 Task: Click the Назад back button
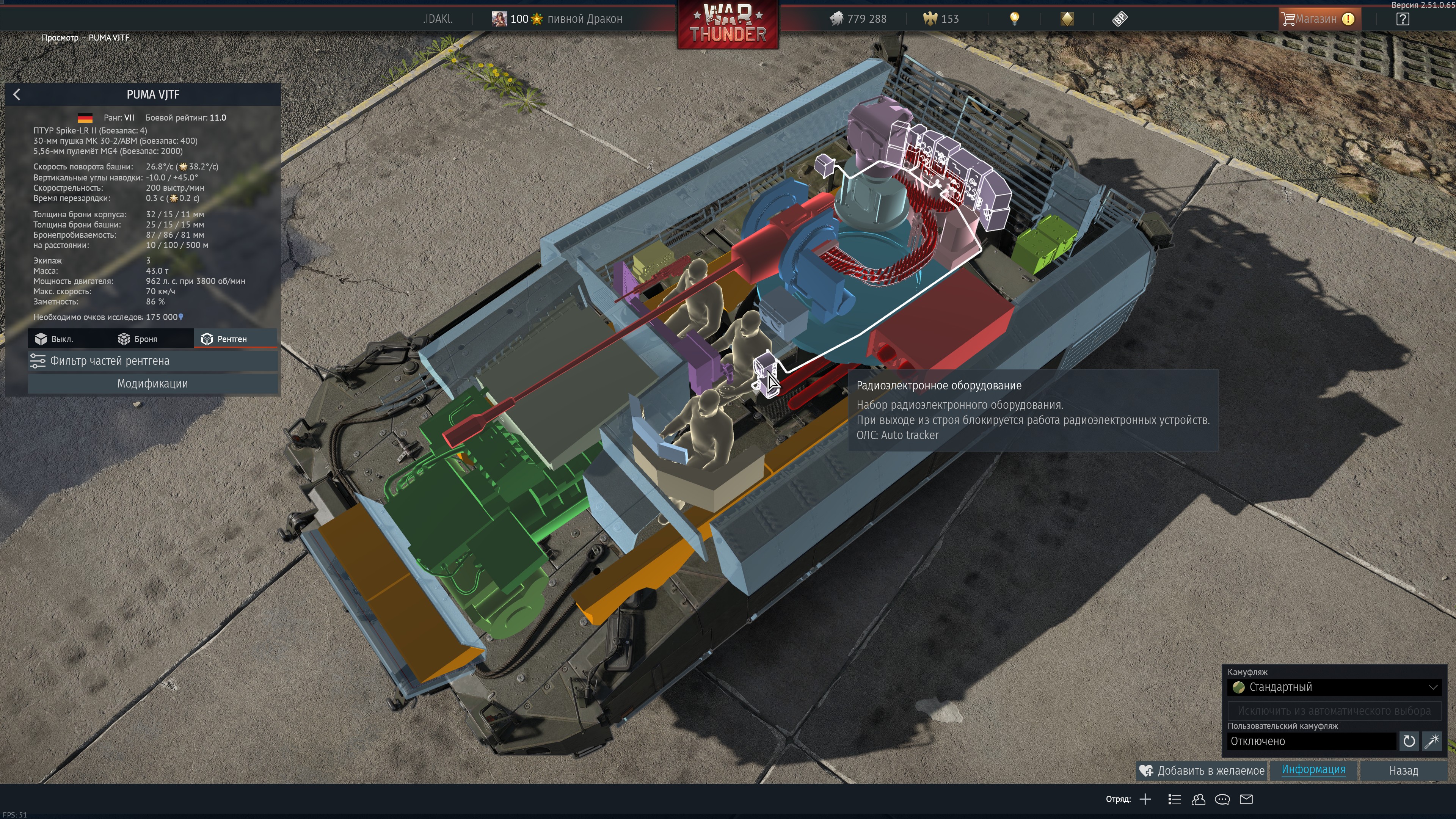1403,770
